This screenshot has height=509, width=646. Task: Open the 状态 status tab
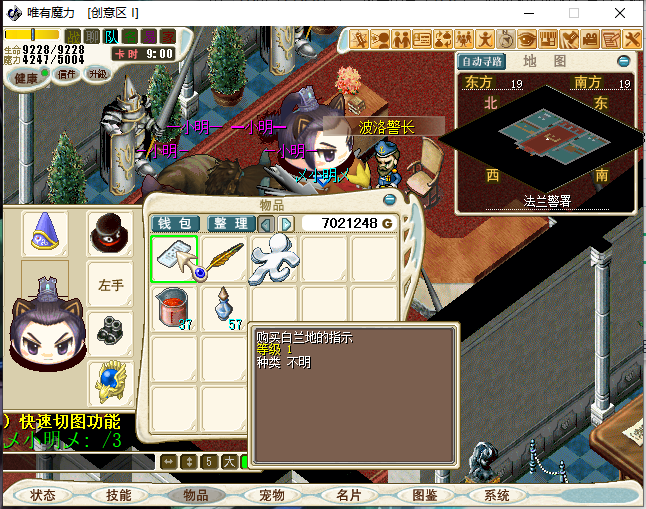tap(43, 495)
